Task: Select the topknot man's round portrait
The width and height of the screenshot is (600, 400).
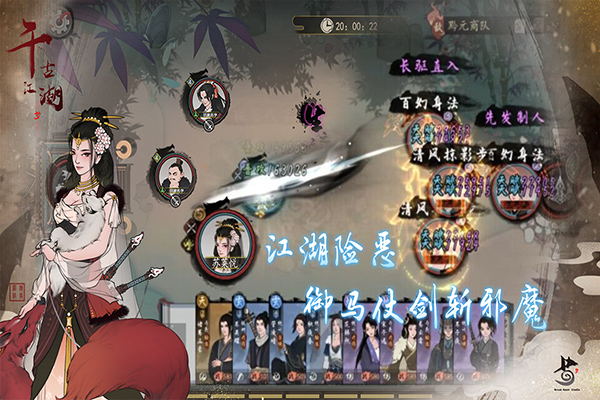Action: (x=177, y=178)
